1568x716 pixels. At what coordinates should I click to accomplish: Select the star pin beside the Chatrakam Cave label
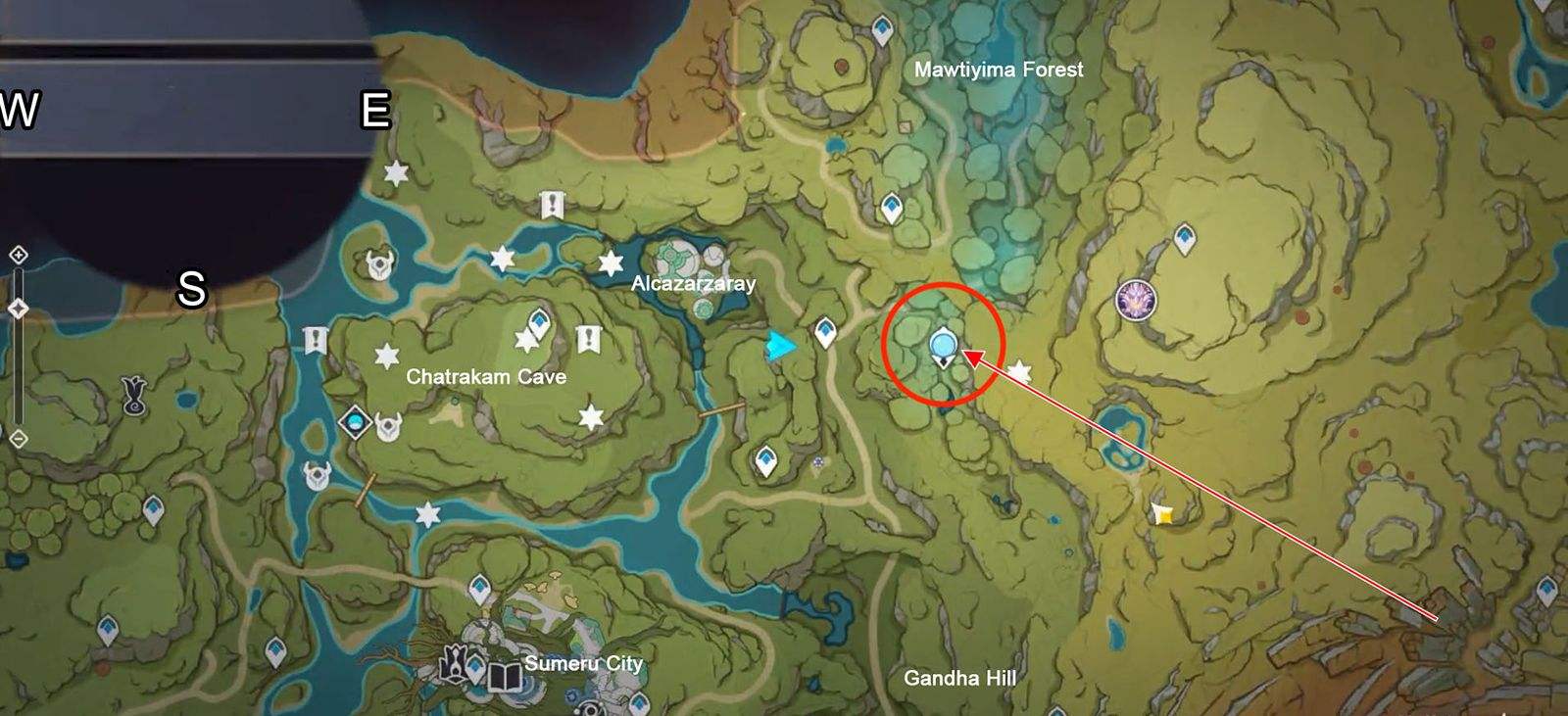(388, 354)
